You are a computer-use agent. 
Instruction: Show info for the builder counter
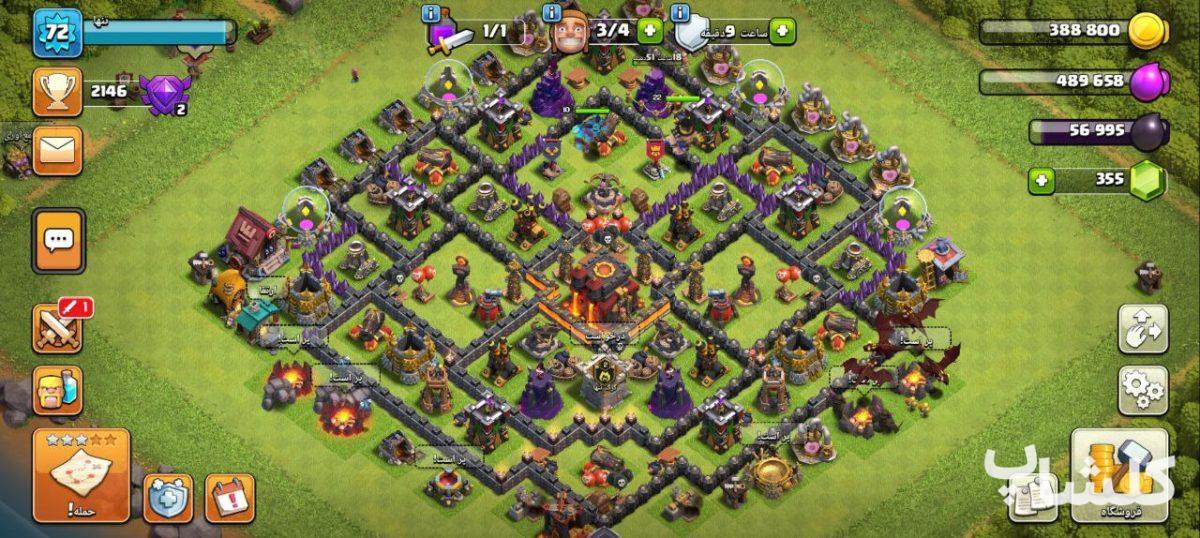tap(551, 13)
